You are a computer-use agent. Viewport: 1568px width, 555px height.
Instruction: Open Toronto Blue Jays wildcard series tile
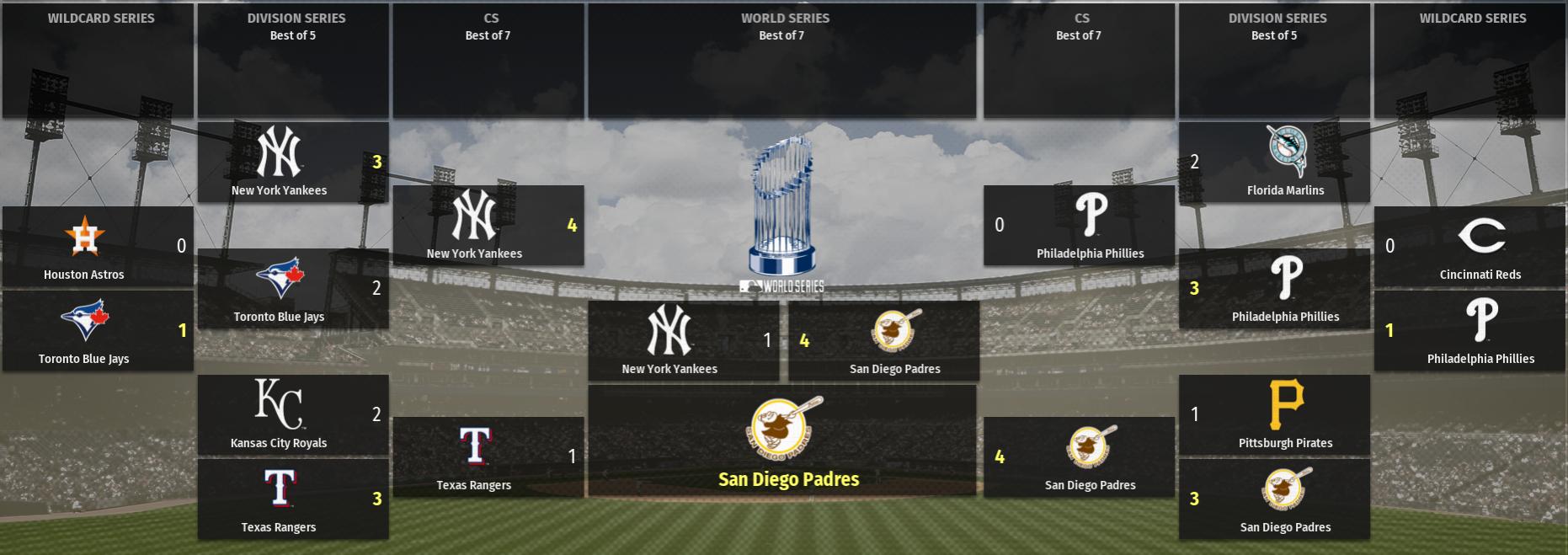pyautogui.click(x=98, y=331)
